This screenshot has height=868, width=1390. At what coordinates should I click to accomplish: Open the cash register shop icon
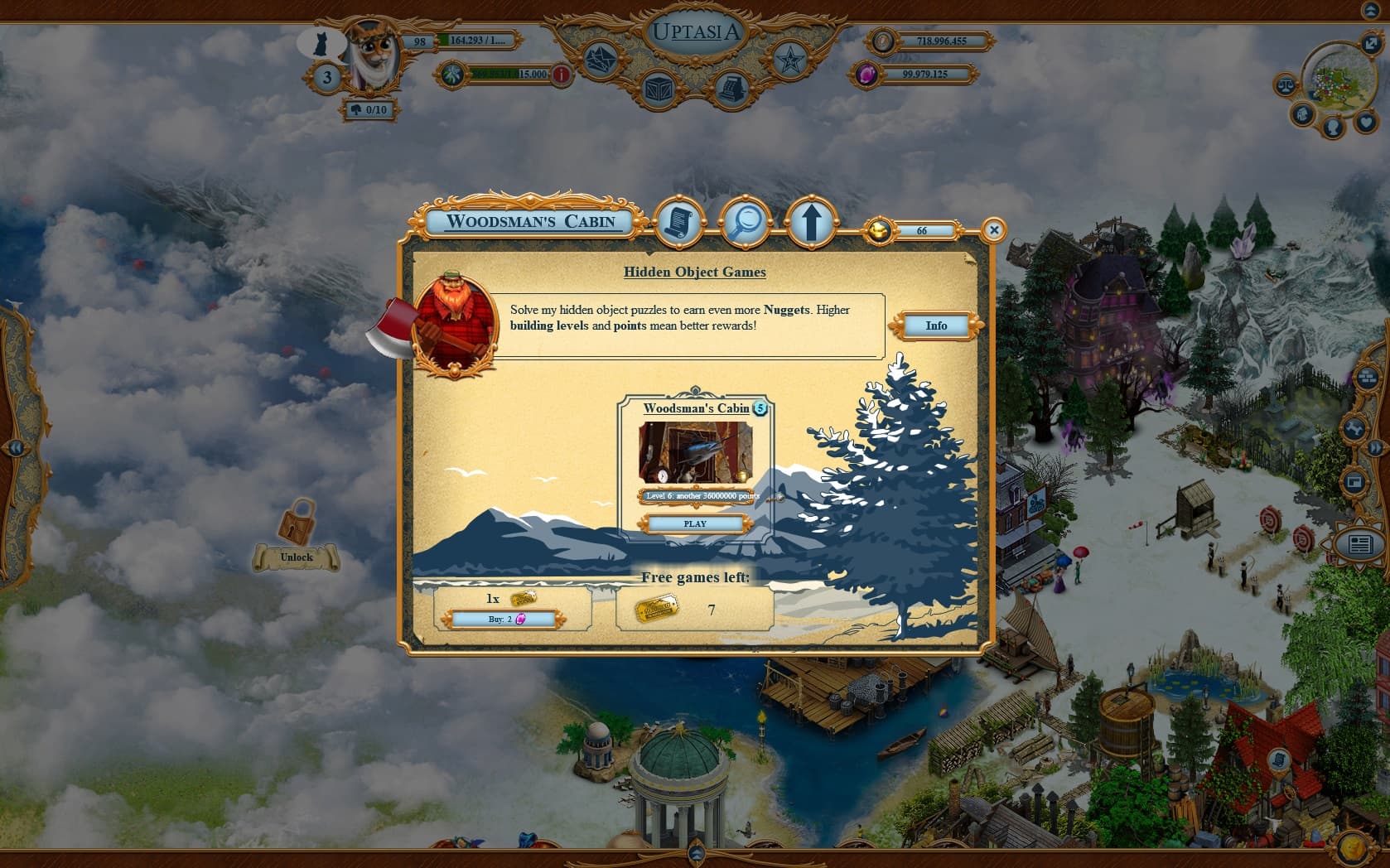tap(736, 88)
